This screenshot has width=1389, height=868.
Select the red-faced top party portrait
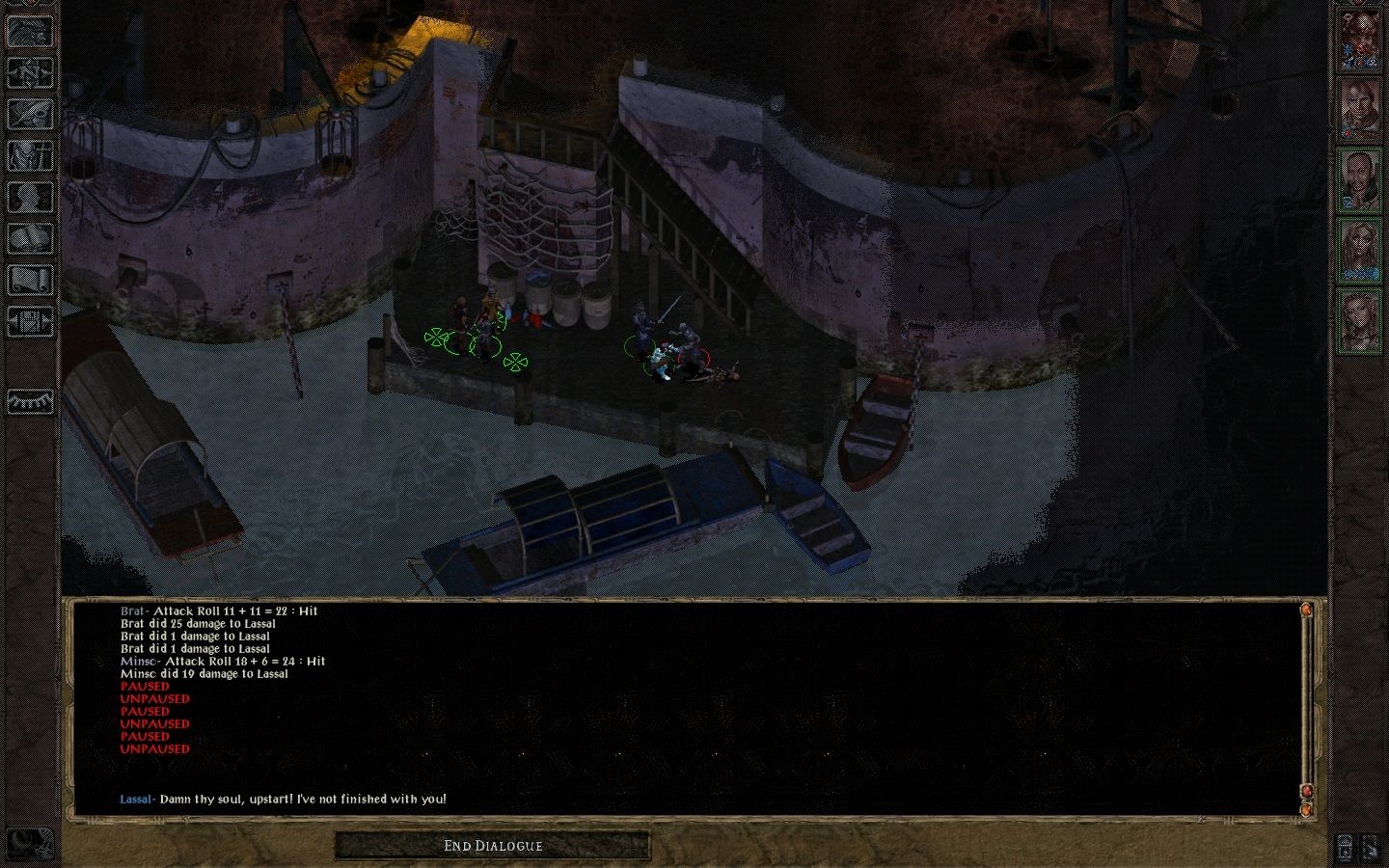1360,40
